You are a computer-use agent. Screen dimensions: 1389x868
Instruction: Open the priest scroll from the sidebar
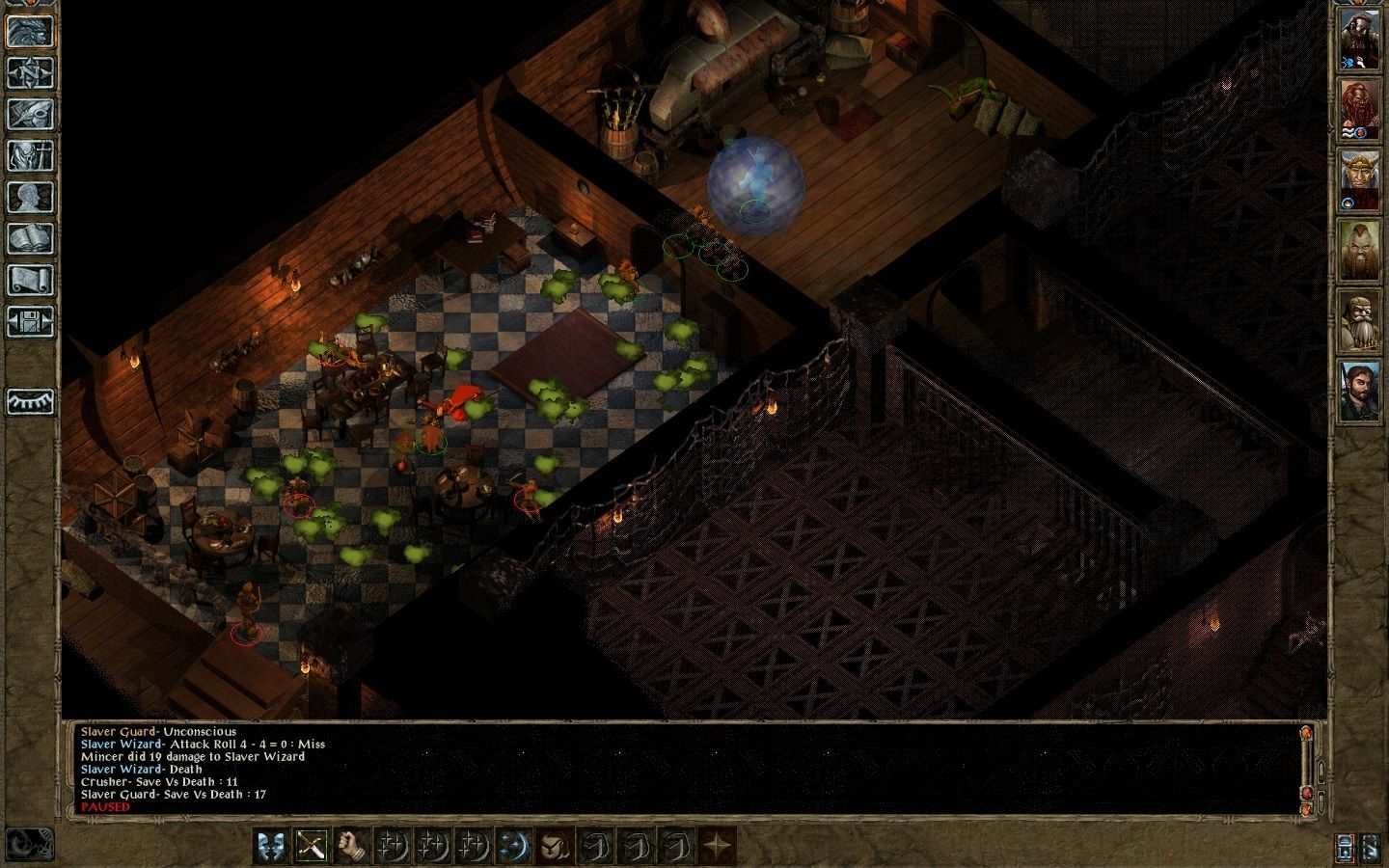coord(30,280)
